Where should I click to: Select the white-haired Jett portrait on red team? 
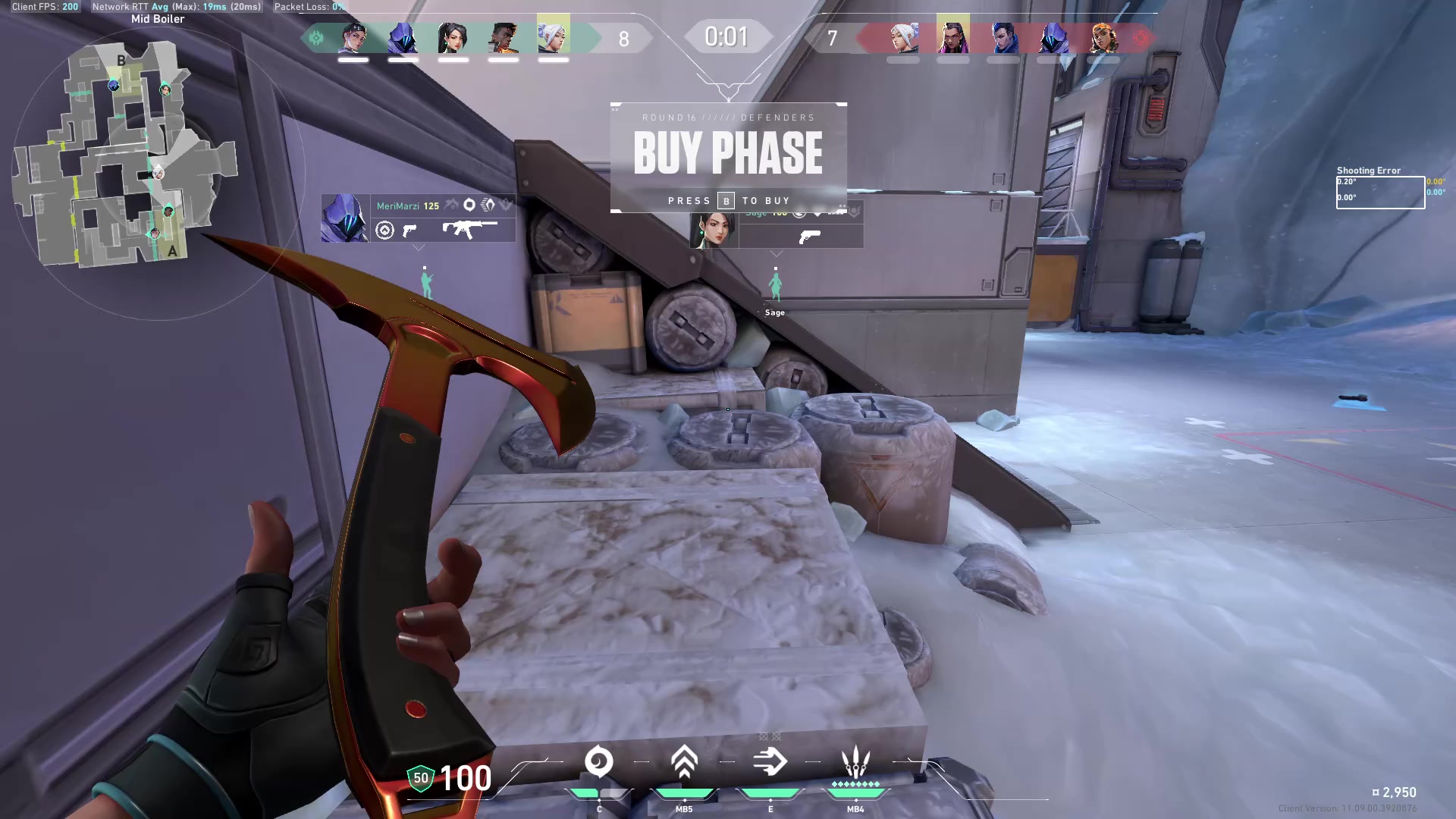[903, 38]
